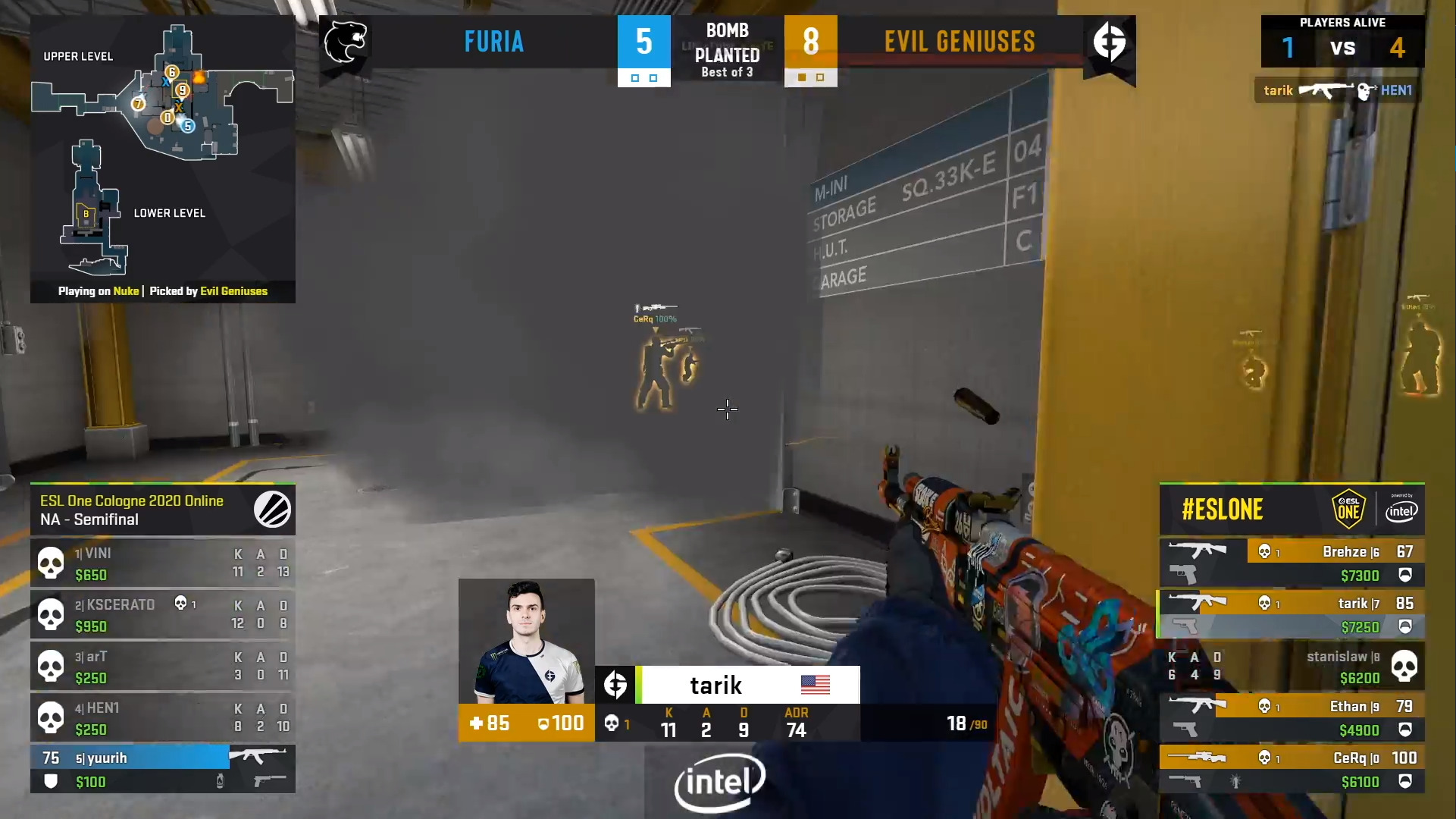Click the tarik–HEN1 kill feed entry
This screenshot has height=819, width=1456.
coord(1337,90)
